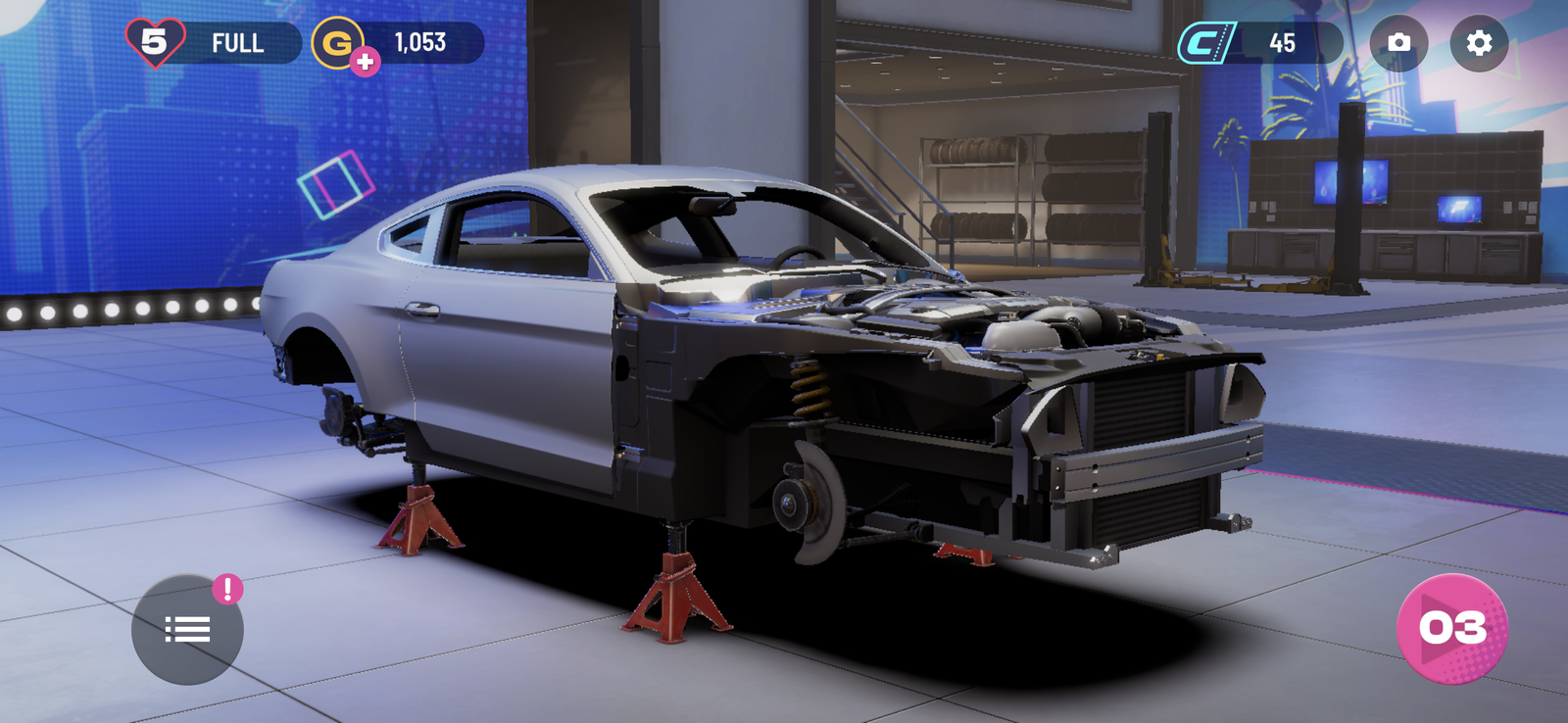1568x723 pixels.
Task: Activate the camera photo mode button
Action: point(1398,43)
